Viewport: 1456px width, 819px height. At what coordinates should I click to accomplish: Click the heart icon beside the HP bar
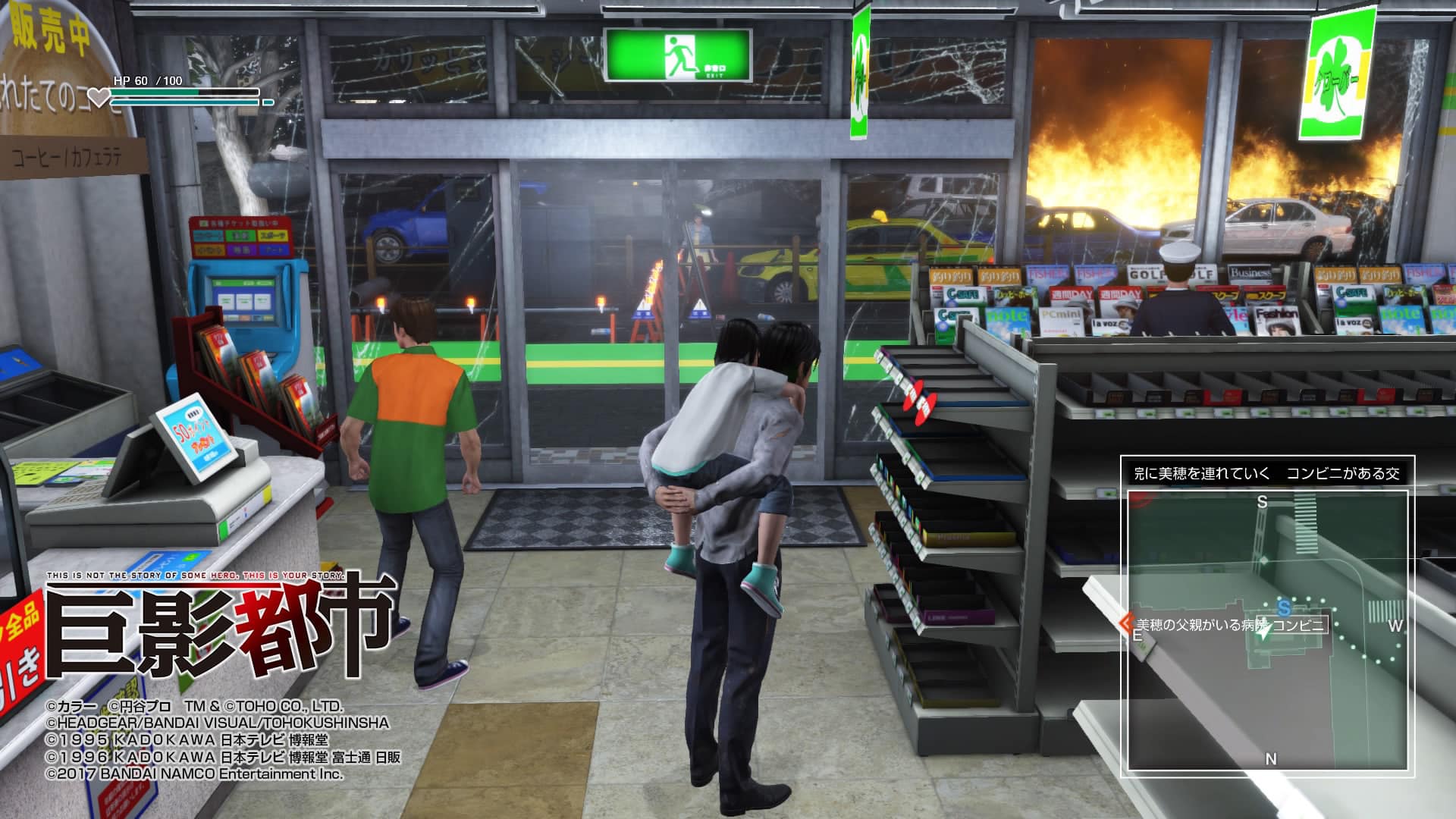click(99, 98)
